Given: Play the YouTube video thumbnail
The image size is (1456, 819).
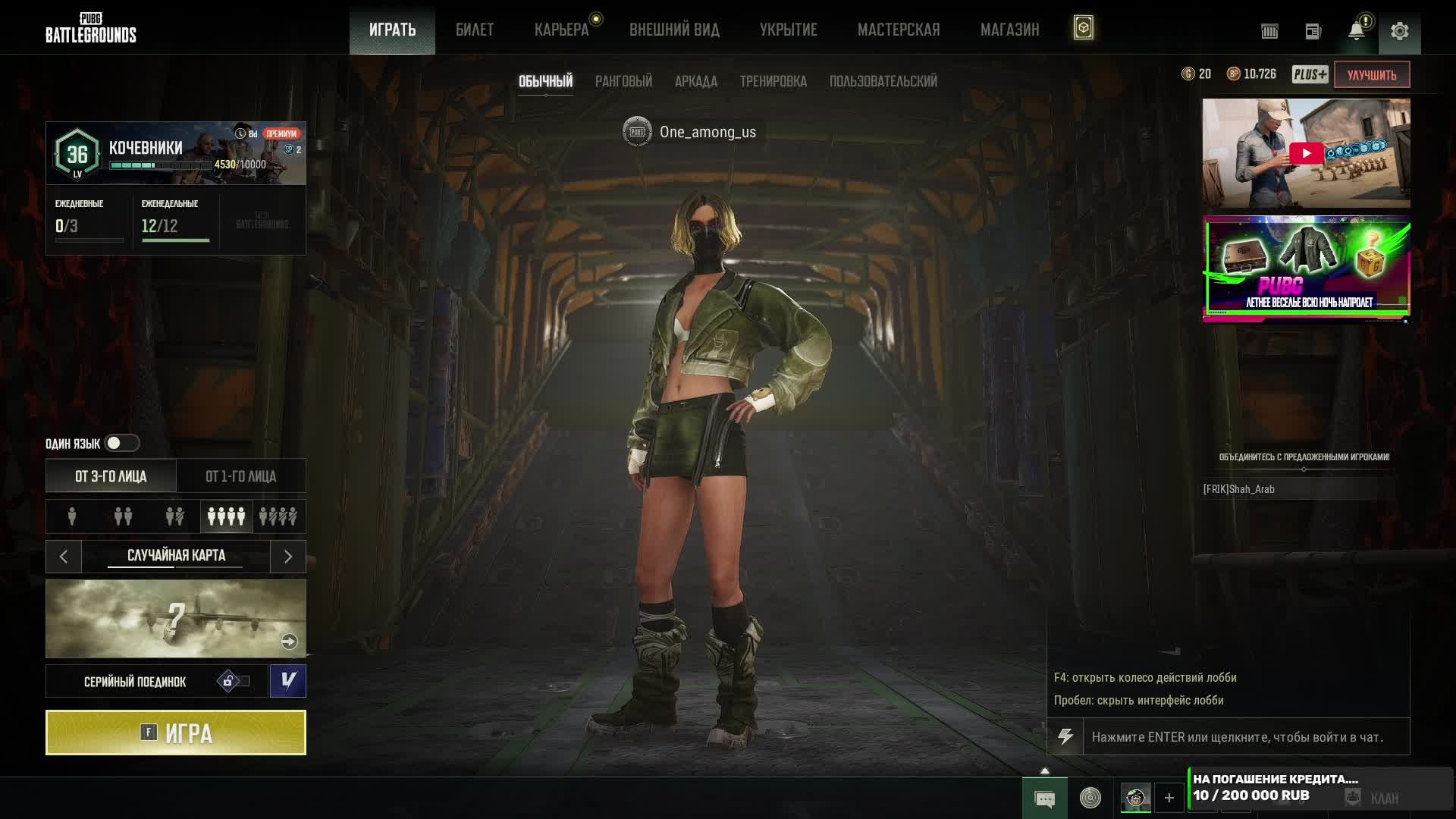Looking at the screenshot, I should pyautogui.click(x=1306, y=153).
